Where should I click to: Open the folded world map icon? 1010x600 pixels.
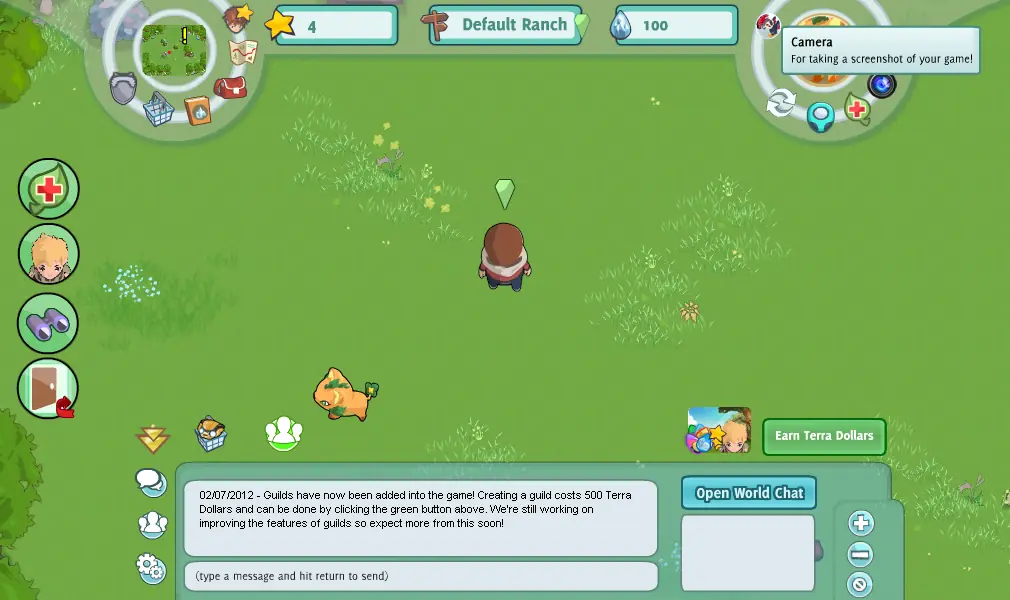243,52
